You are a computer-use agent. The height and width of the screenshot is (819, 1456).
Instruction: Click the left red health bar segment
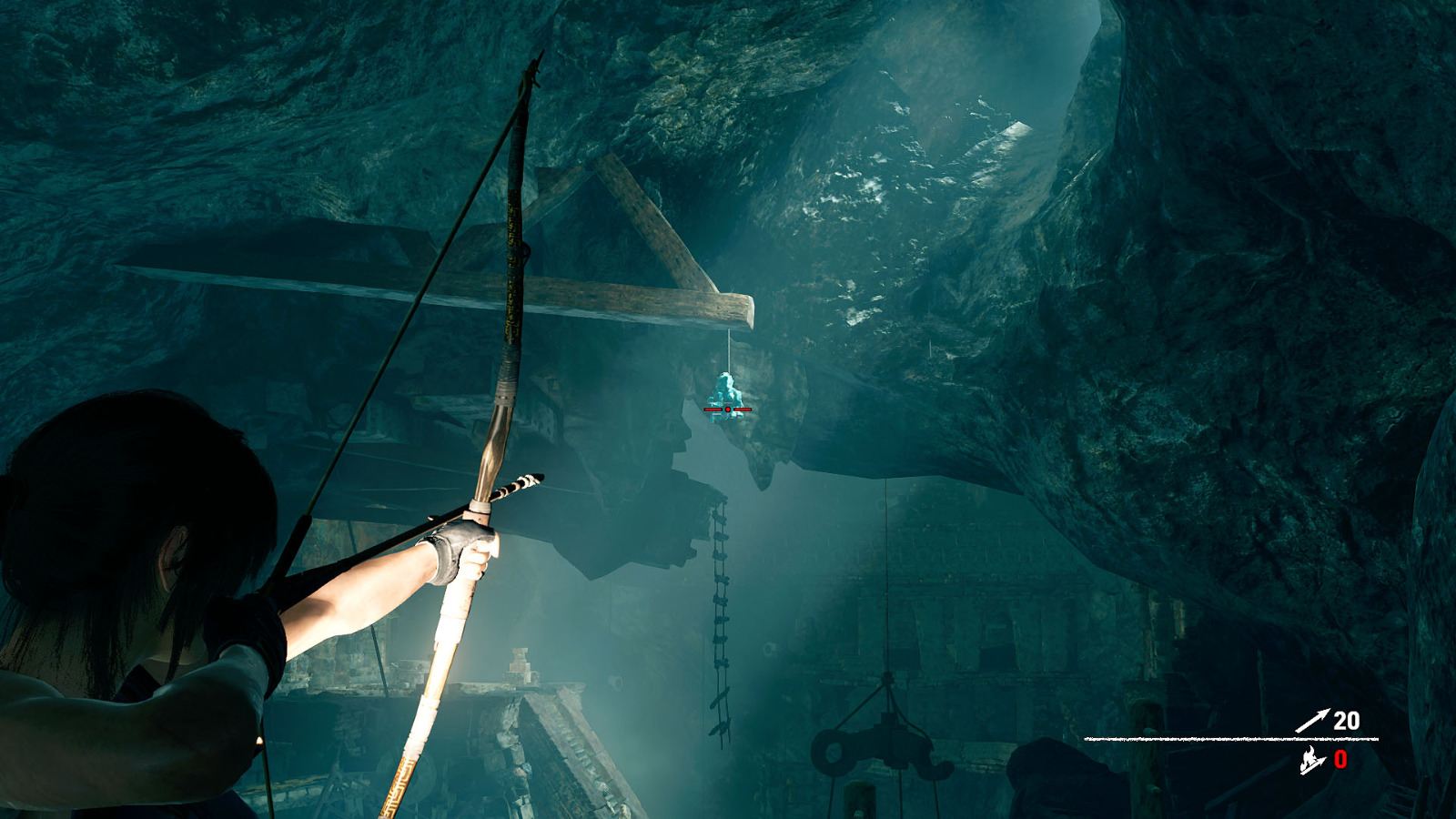click(x=713, y=409)
